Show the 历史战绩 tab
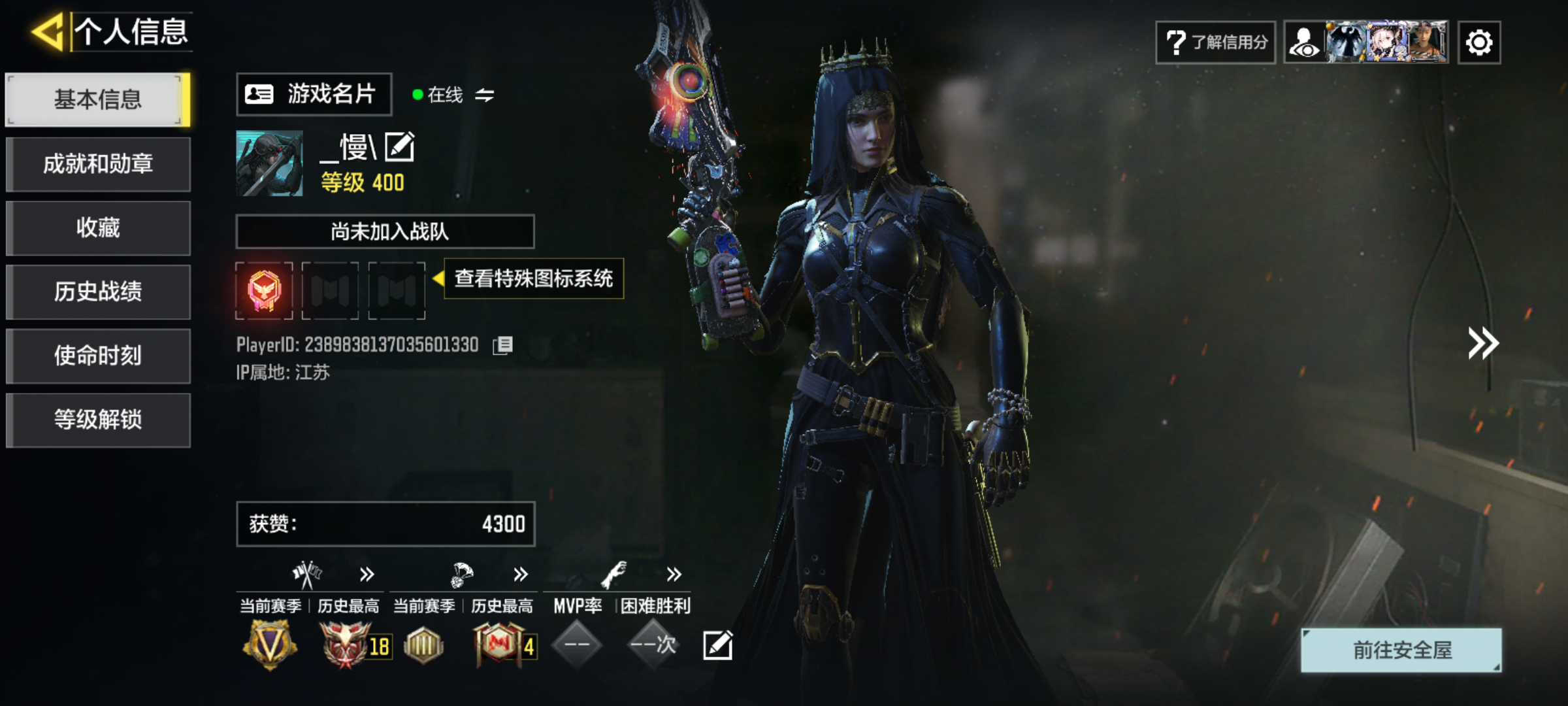Viewport: 1568px width, 706px height. click(98, 292)
